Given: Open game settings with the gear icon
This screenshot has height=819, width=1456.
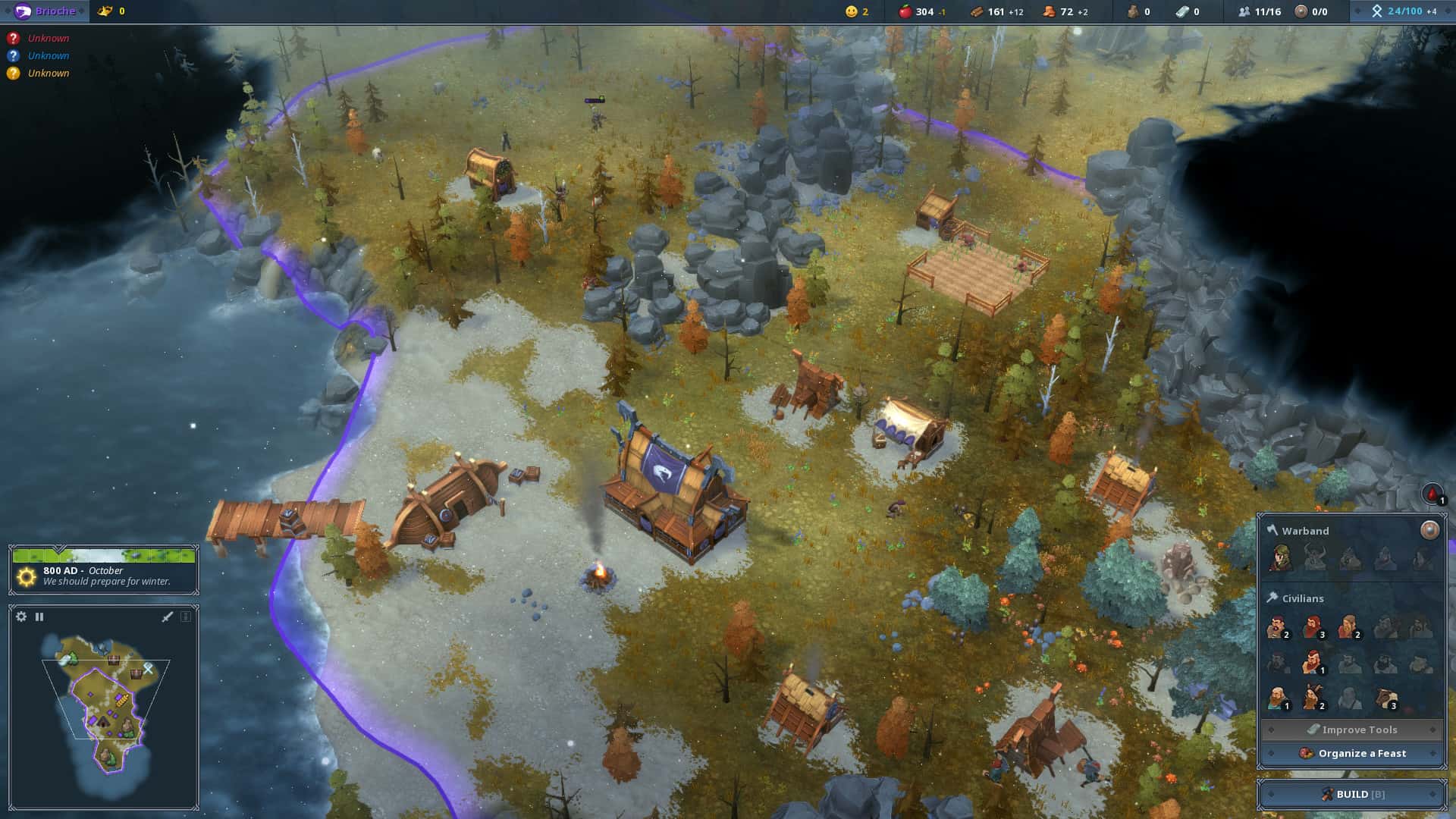Looking at the screenshot, I should pos(19,617).
